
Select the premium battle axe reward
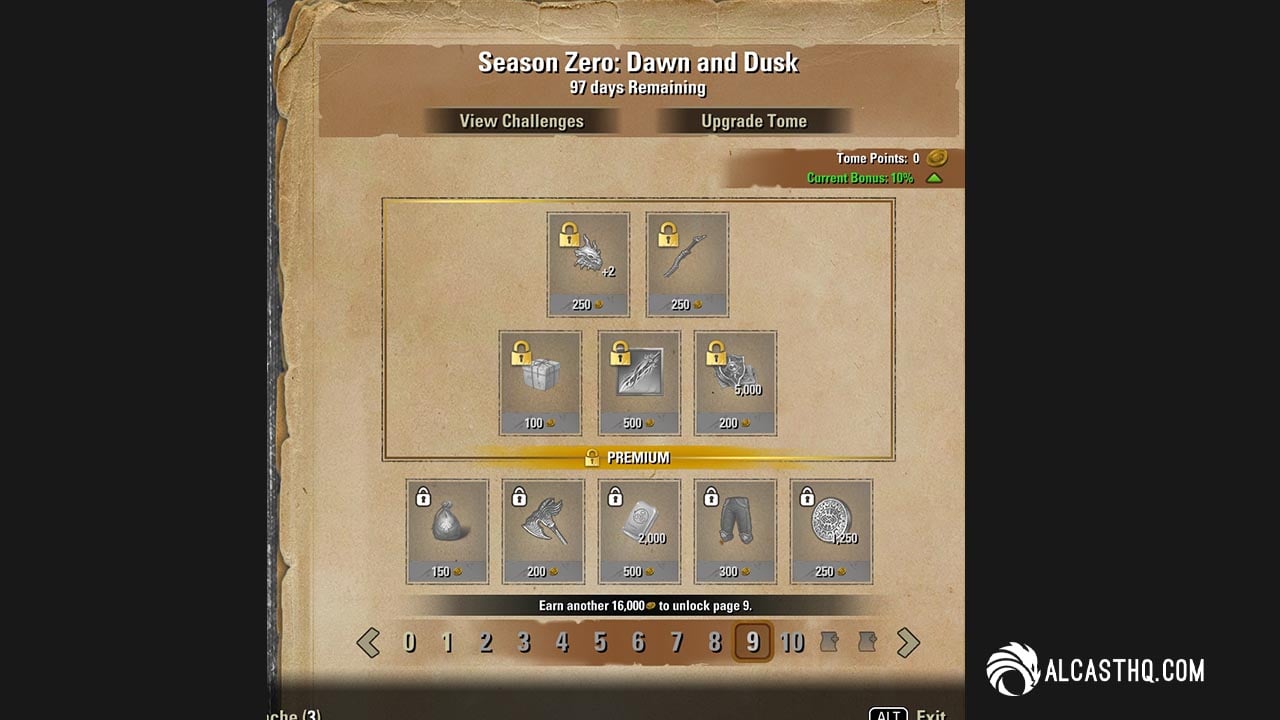click(543, 531)
